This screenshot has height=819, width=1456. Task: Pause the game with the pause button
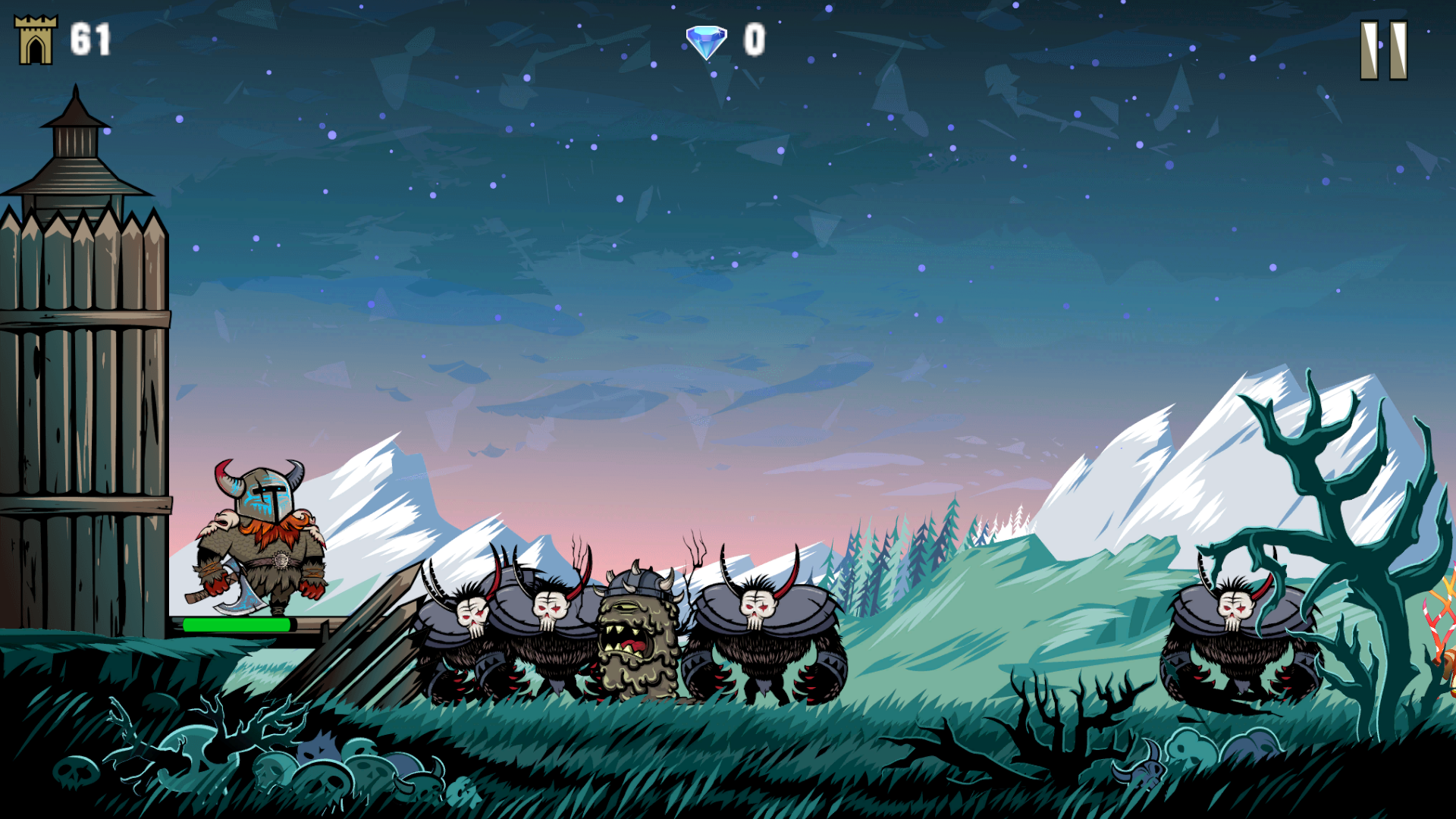click(1384, 50)
